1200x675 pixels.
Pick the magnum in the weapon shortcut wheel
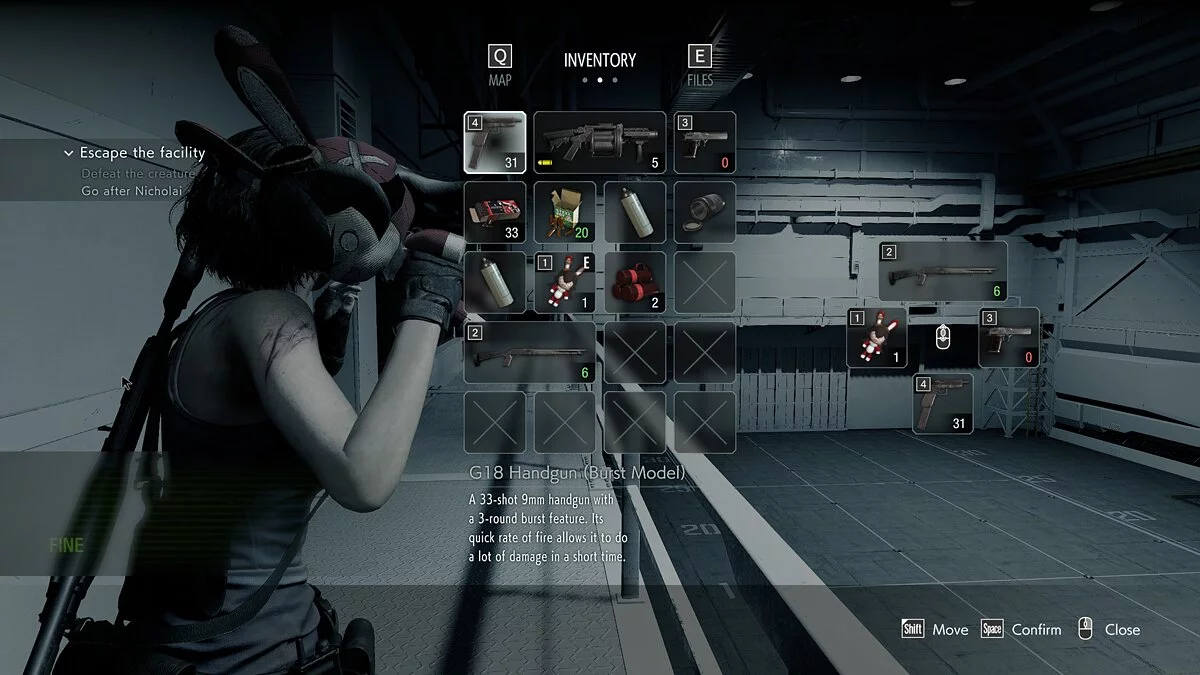pyautogui.click(x=1008, y=337)
